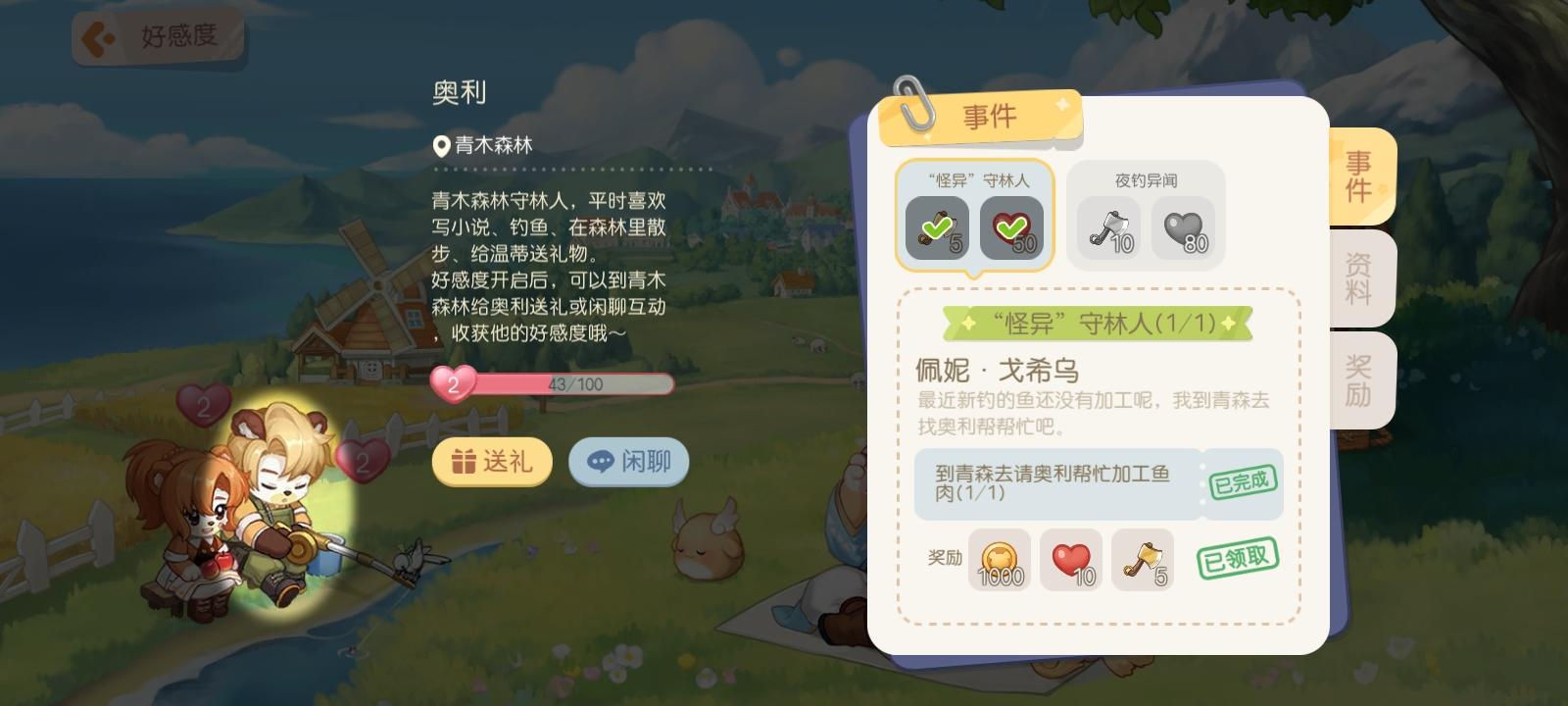The width and height of the screenshot is (1568, 706).
Task: Click the coin icon showing 1000 reward
Action: coord(998,560)
